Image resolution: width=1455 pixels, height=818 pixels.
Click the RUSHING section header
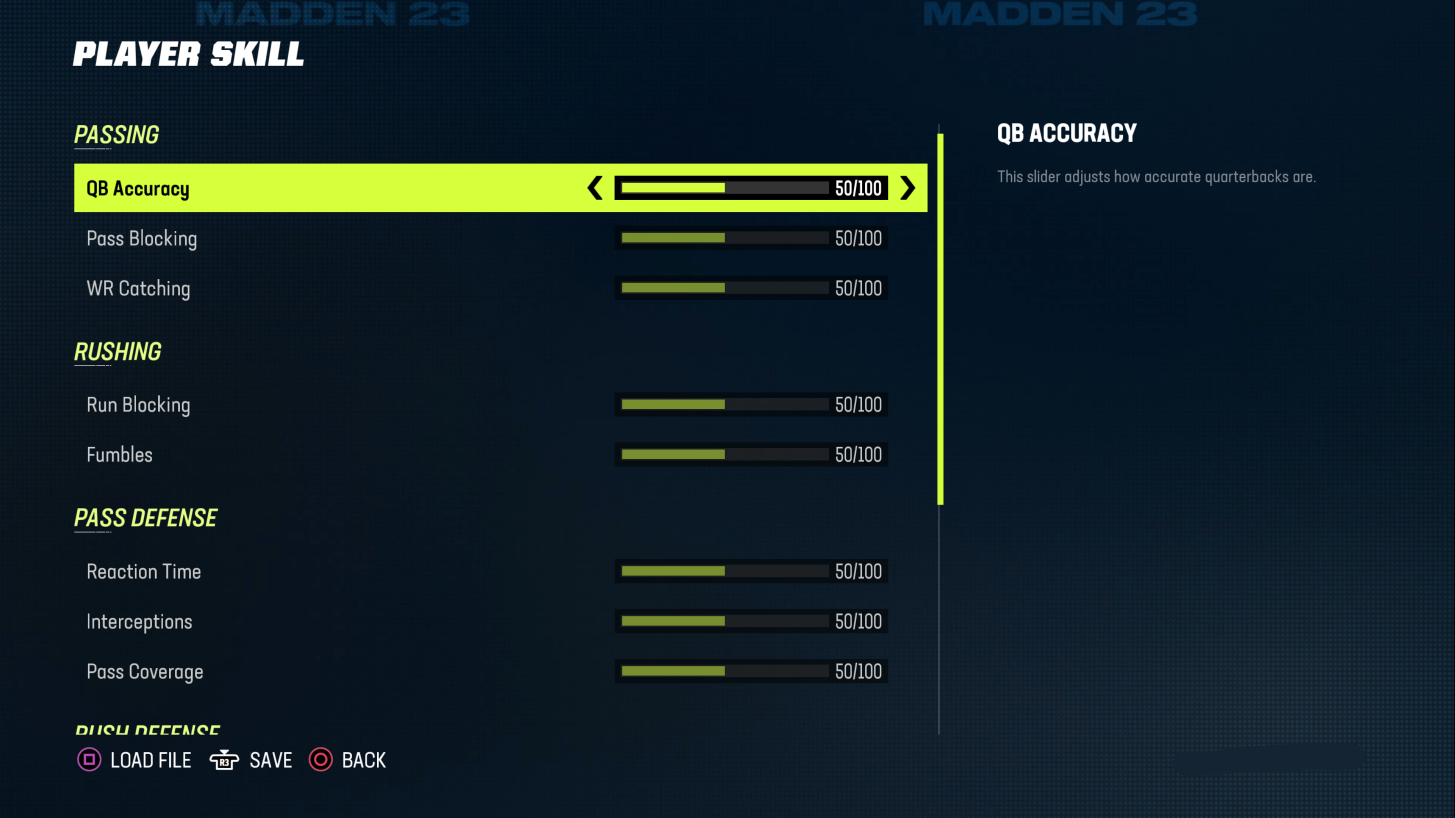click(117, 352)
